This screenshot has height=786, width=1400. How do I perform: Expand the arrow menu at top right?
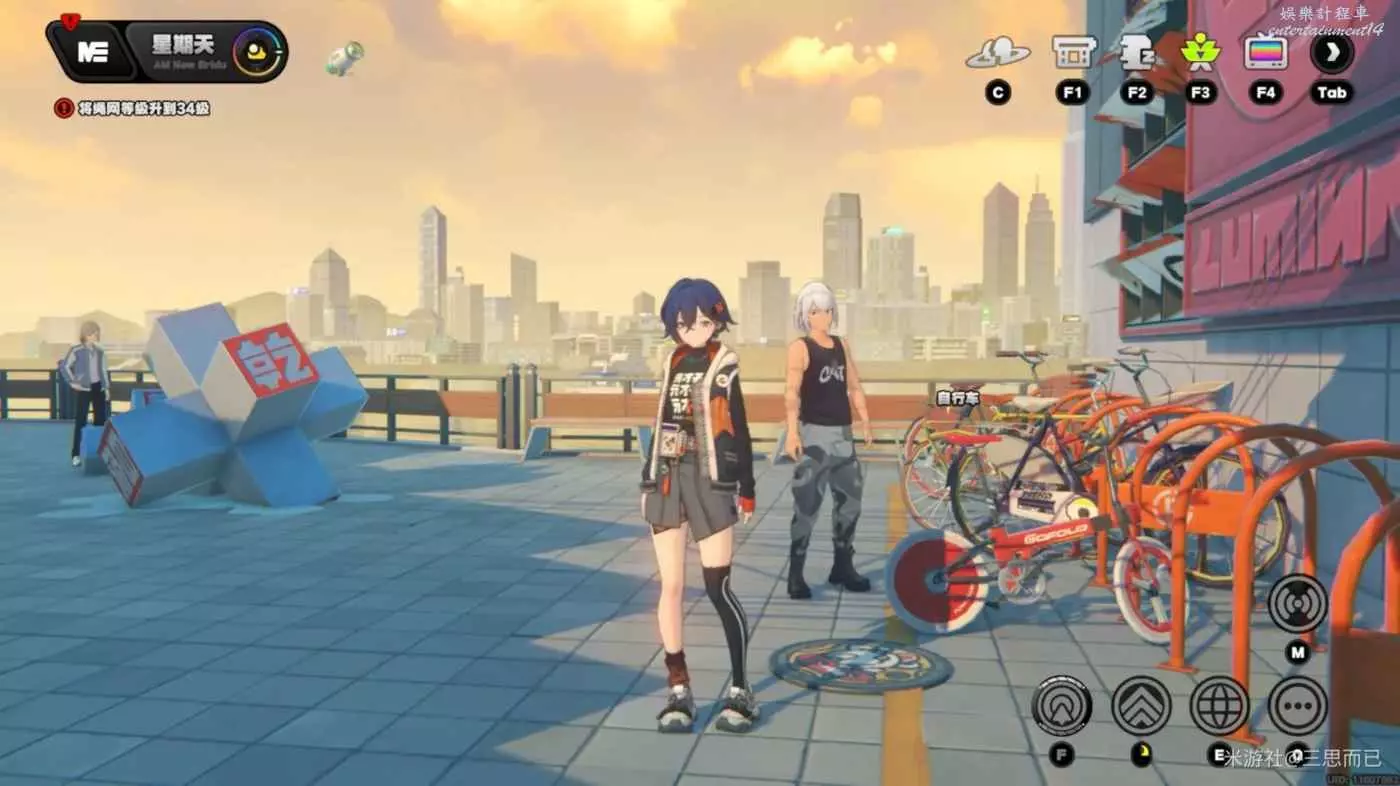1331,52
